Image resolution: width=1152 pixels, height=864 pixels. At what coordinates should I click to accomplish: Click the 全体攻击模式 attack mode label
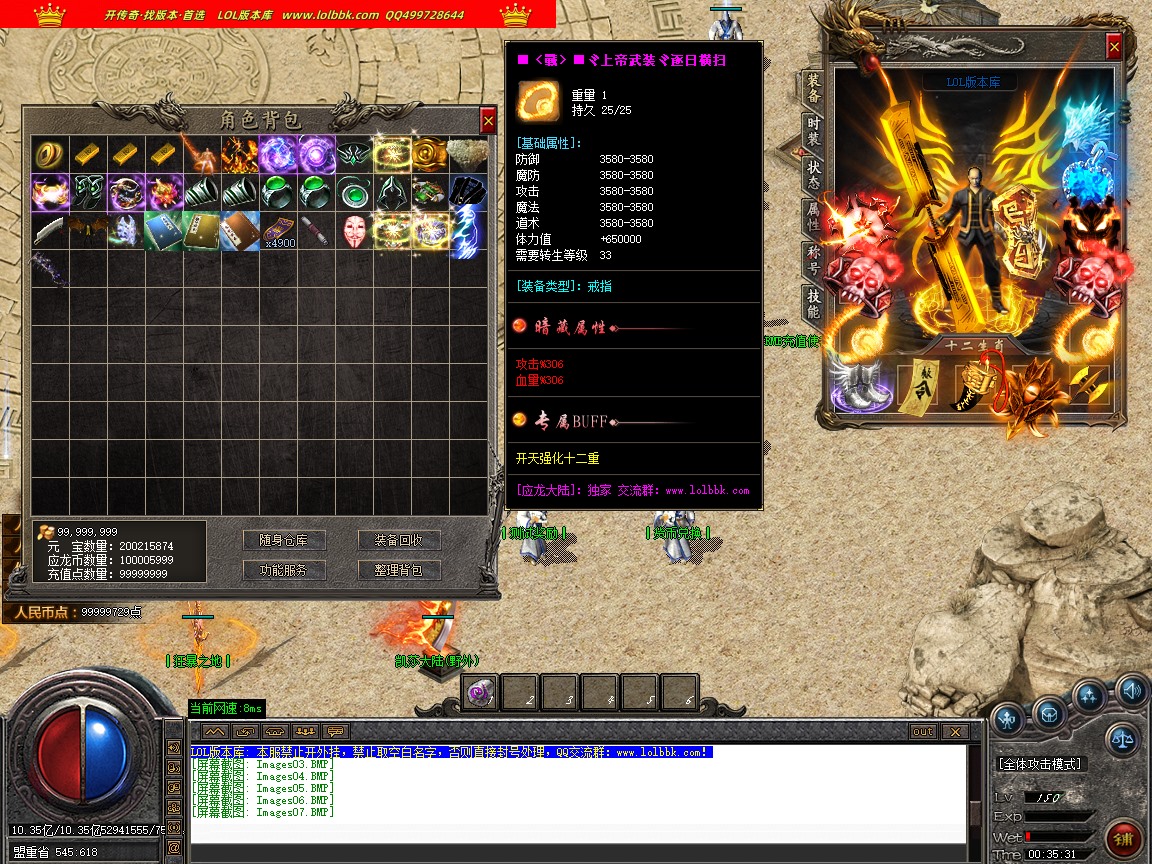pos(1040,764)
